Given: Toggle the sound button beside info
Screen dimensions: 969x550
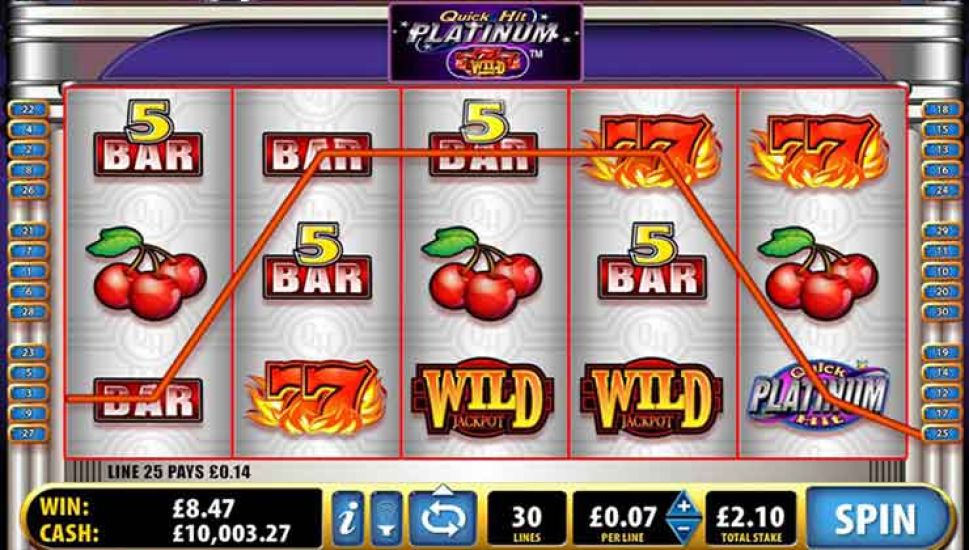Looking at the screenshot, I should [387, 519].
